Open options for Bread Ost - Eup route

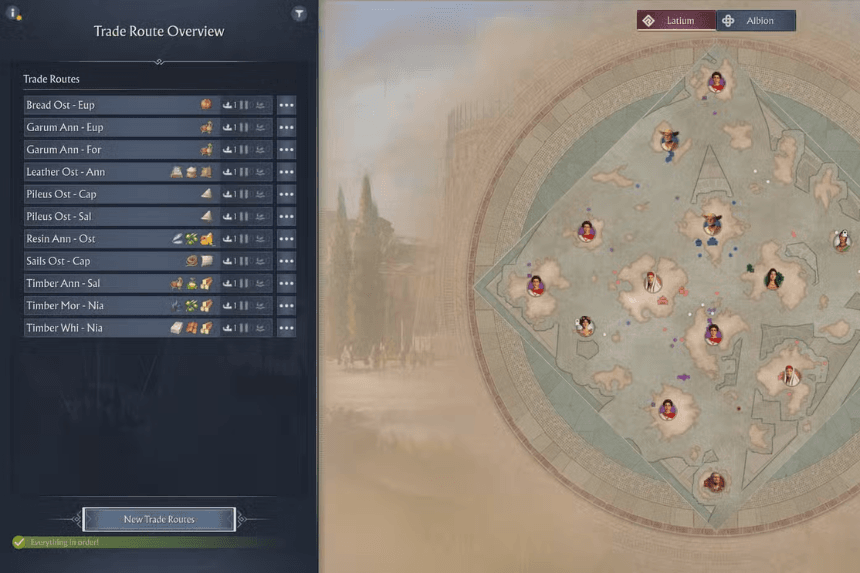coord(286,105)
